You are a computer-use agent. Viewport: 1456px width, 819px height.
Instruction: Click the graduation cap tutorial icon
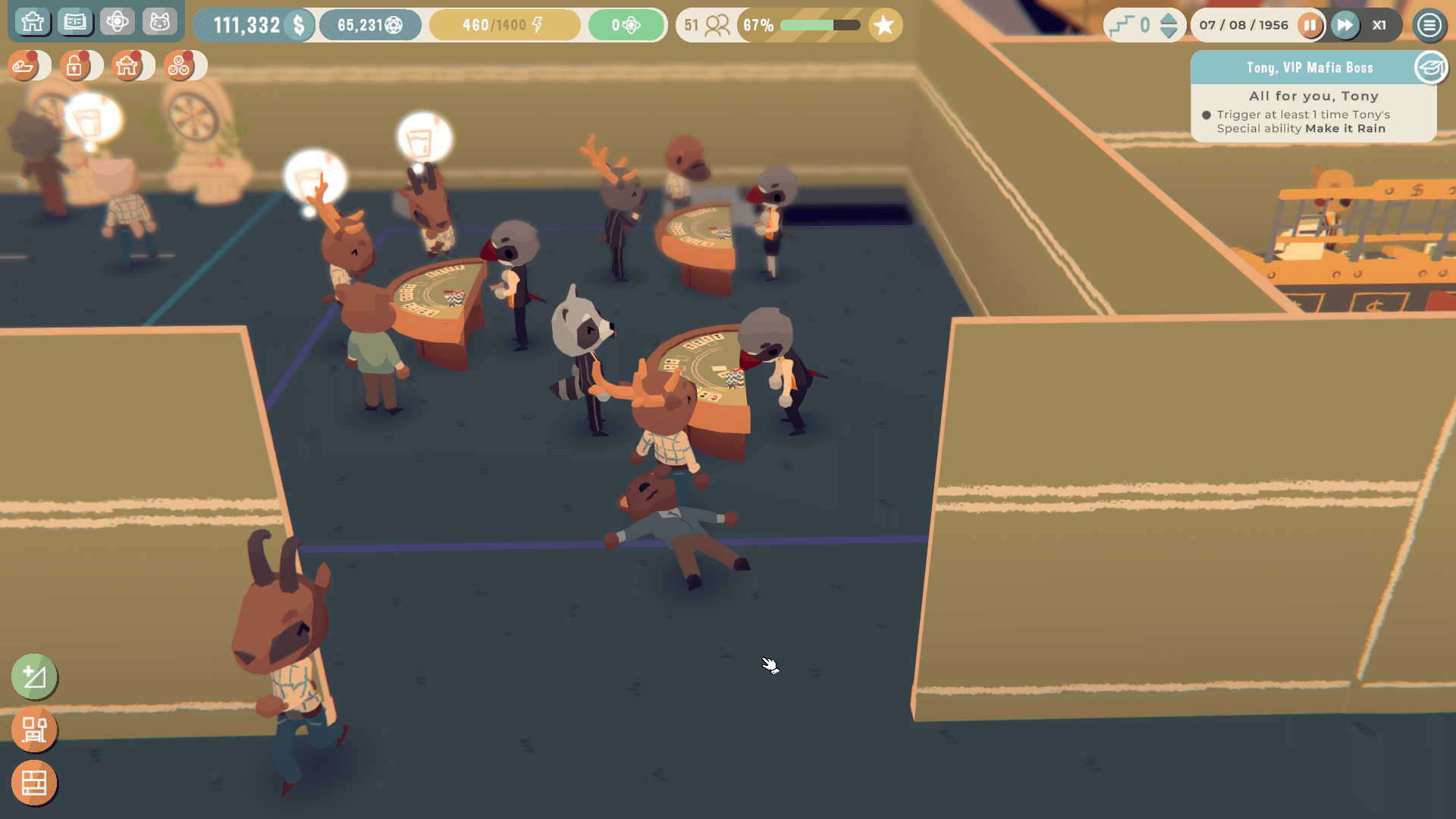(1431, 68)
